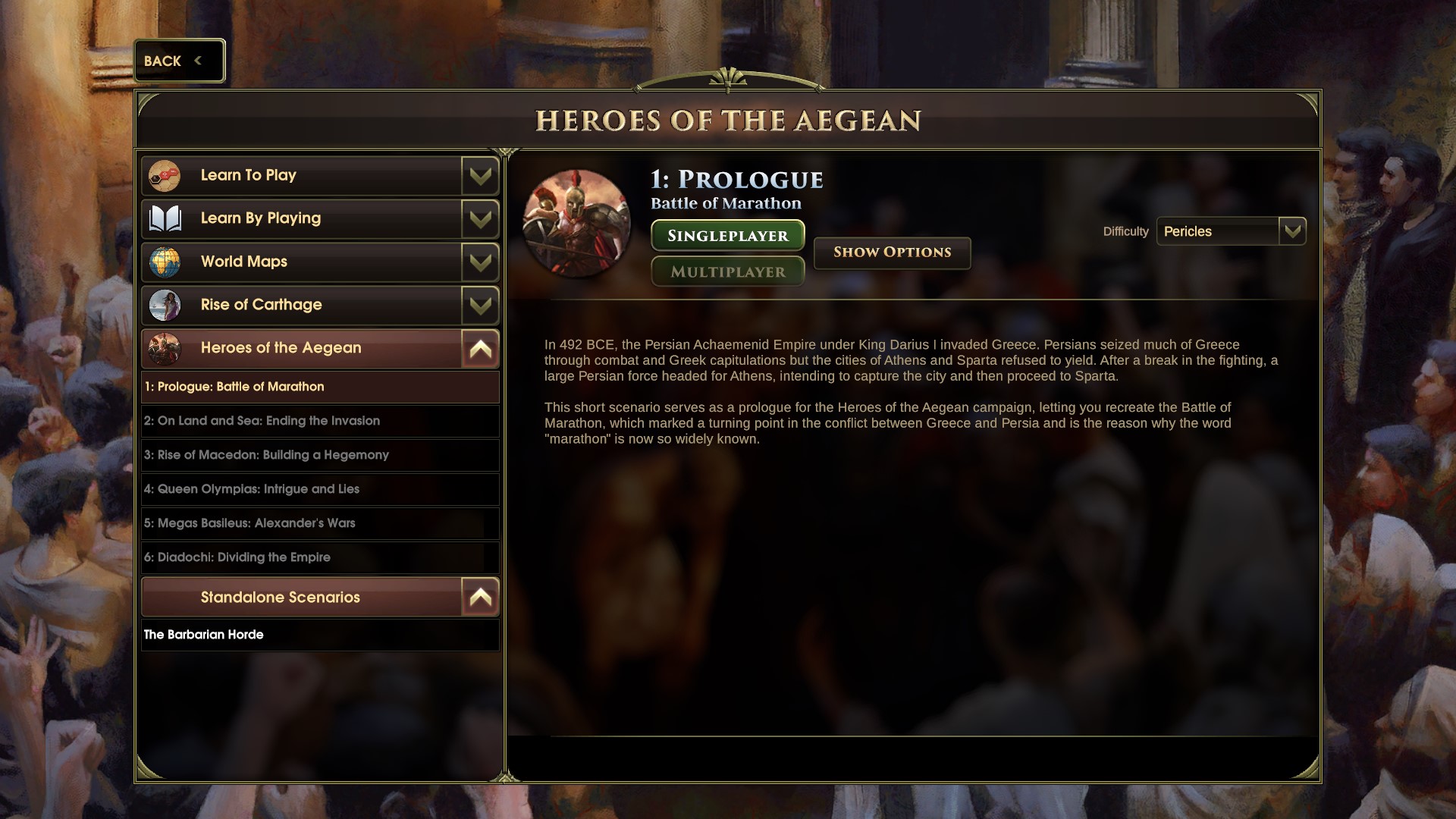The image size is (1456, 819).
Task: Collapse the Standalone Scenarios section
Action: (x=480, y=598)
